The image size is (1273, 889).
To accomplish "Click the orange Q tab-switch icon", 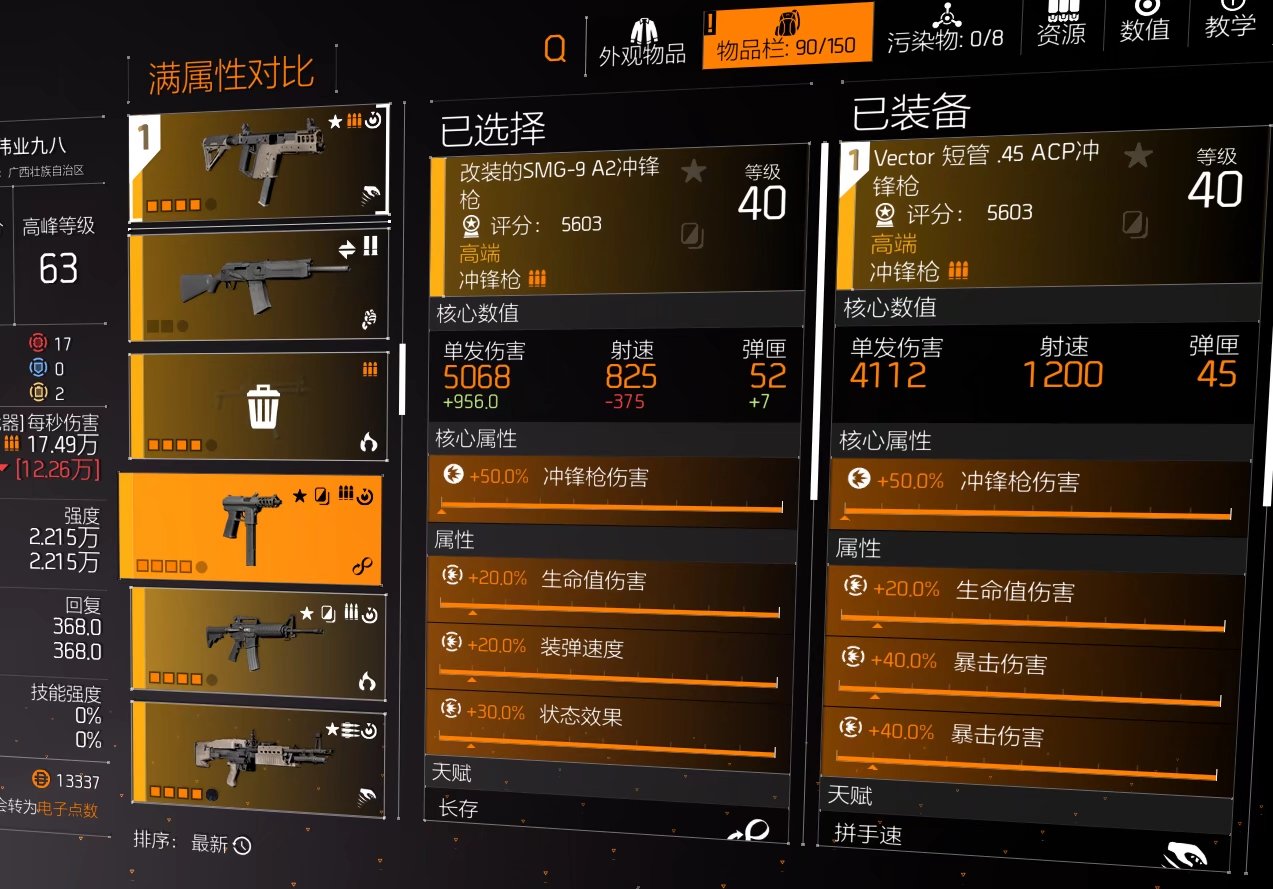I will point(554,48).
